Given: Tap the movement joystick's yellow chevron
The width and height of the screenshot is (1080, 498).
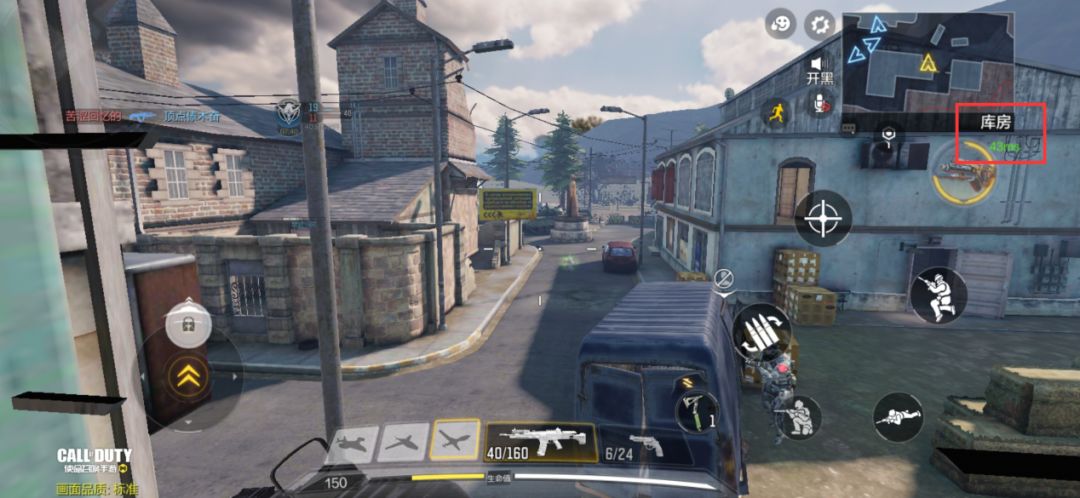Looking at the screenshot, I should tap(188, 376).
